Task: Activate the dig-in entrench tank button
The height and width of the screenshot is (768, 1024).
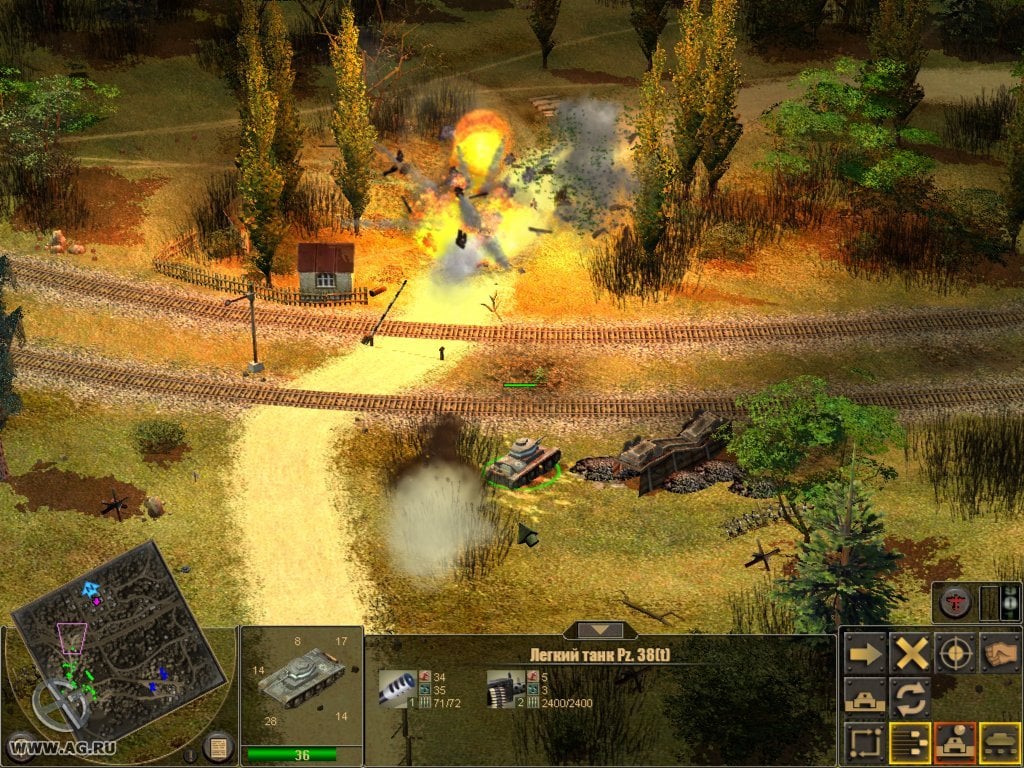Action: (x=865, y=697)
